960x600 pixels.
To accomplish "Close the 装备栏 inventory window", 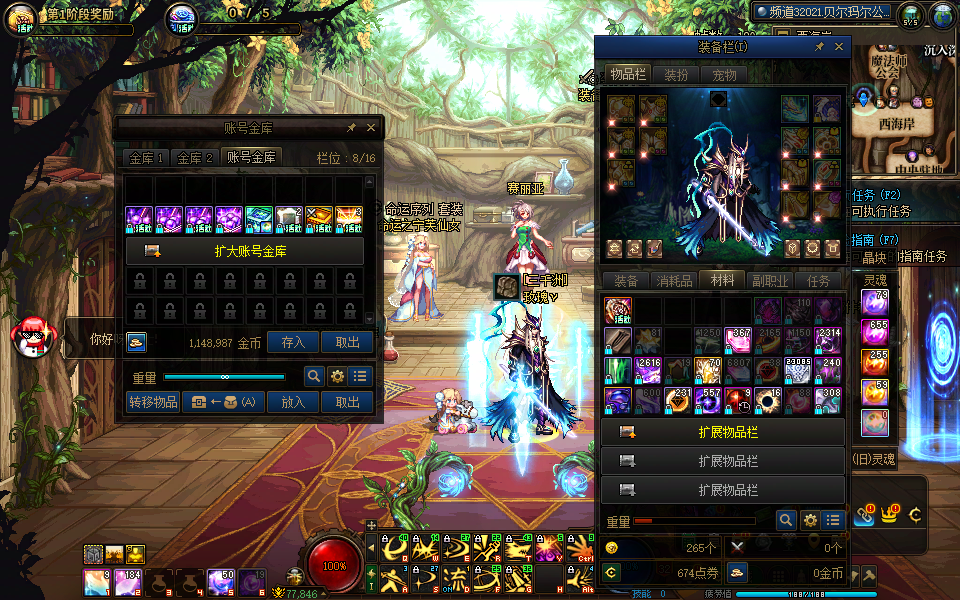I will click(839, 47).
